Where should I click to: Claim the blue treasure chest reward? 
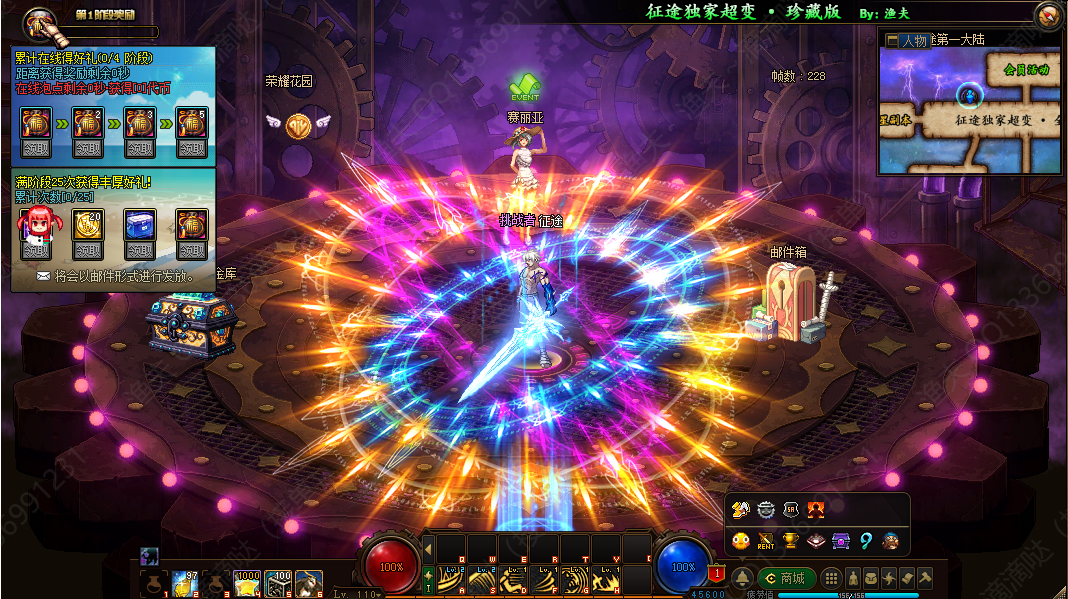pyautogui.click(x=140, y=250)
